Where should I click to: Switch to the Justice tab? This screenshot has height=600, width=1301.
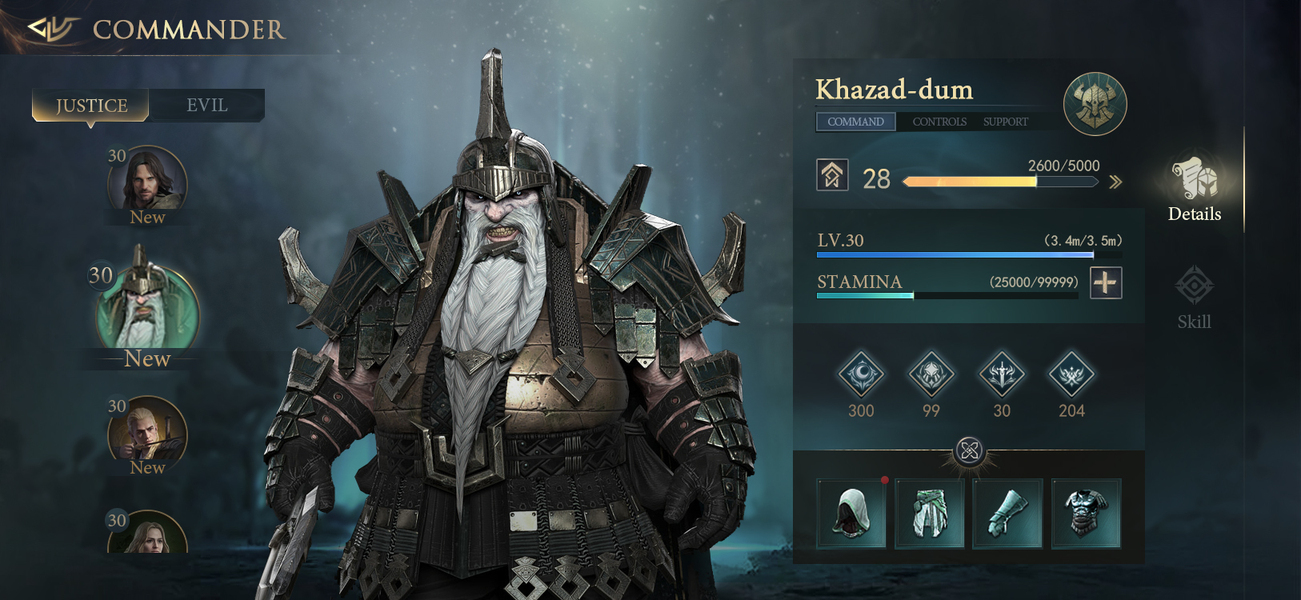91,105
